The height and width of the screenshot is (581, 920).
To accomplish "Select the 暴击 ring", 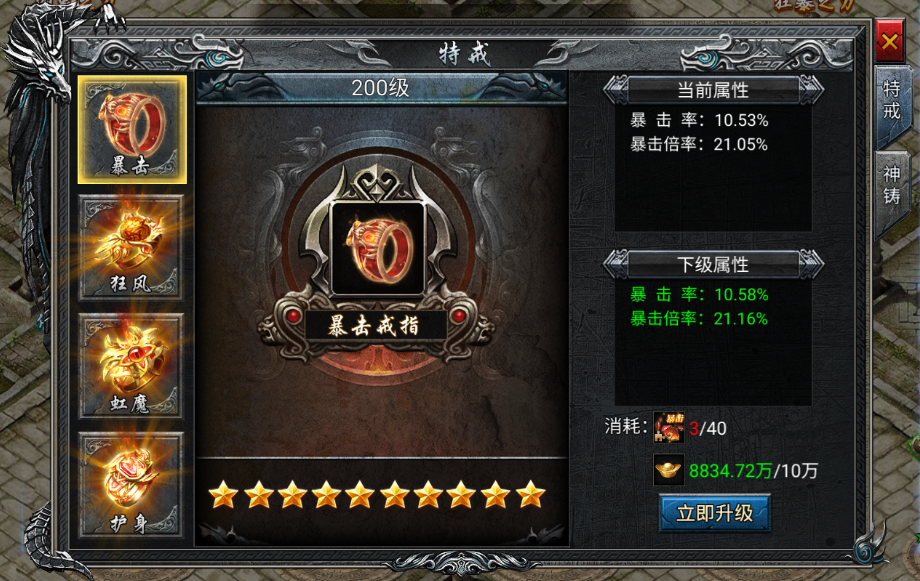I will point(133,130).
